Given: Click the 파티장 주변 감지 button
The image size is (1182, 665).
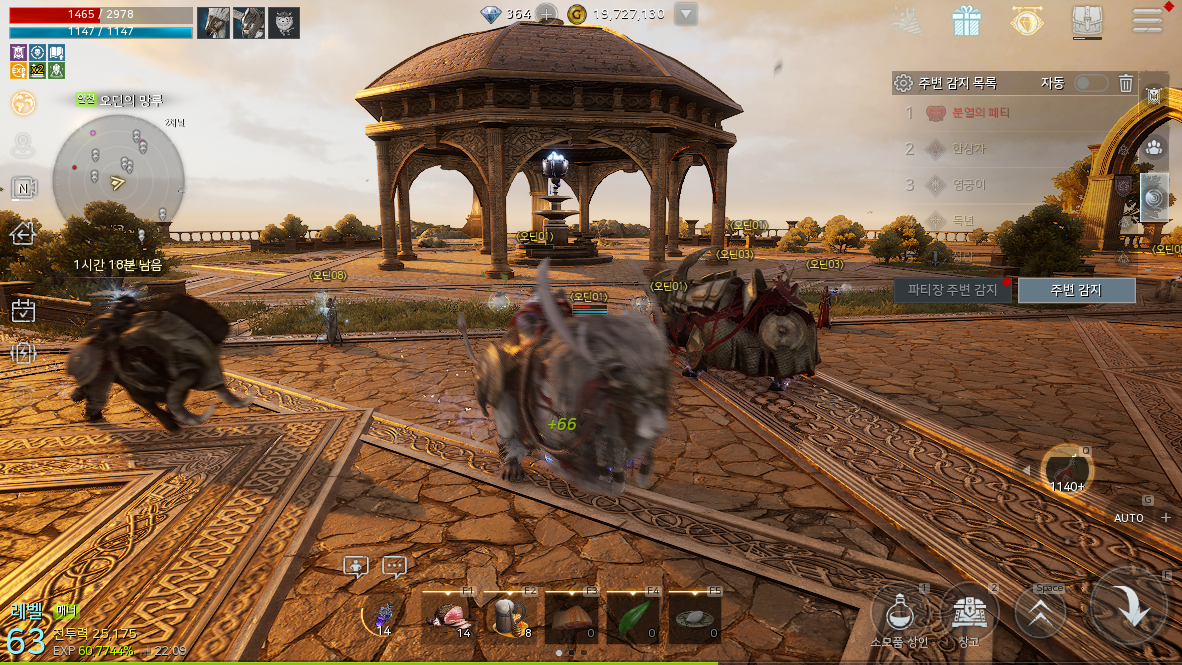Looking at the screenshot, I should 952,290.
